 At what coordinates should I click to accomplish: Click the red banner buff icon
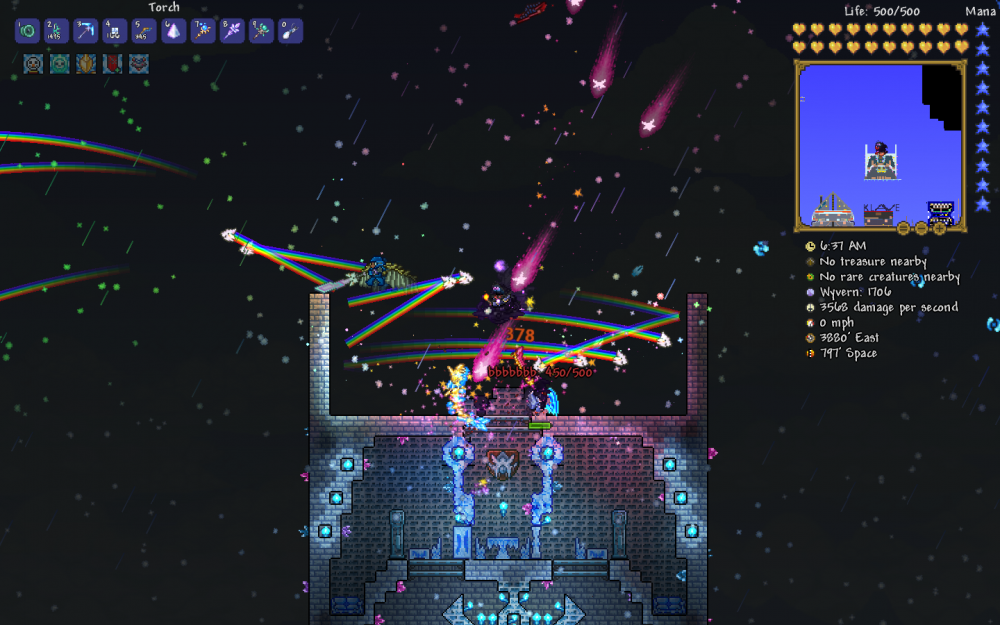[x=112, y=64]
